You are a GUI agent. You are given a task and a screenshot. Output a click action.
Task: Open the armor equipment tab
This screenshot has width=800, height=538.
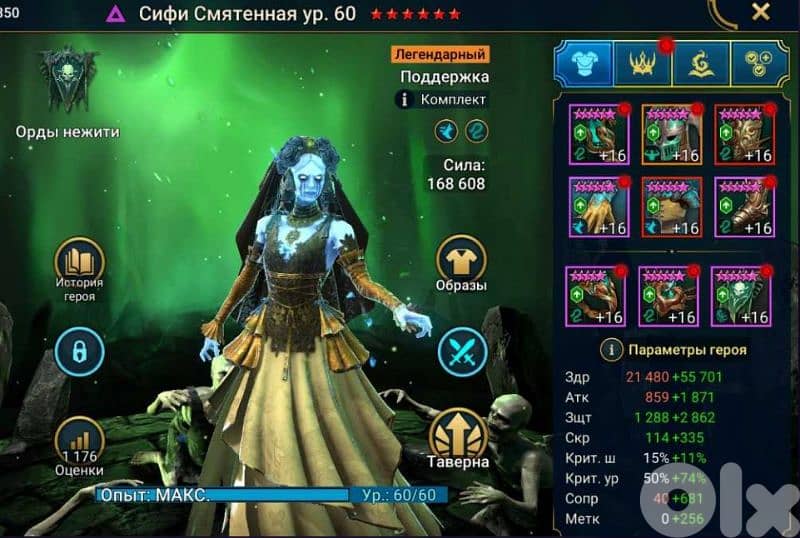pyautogui.click(x=583, y=63)
